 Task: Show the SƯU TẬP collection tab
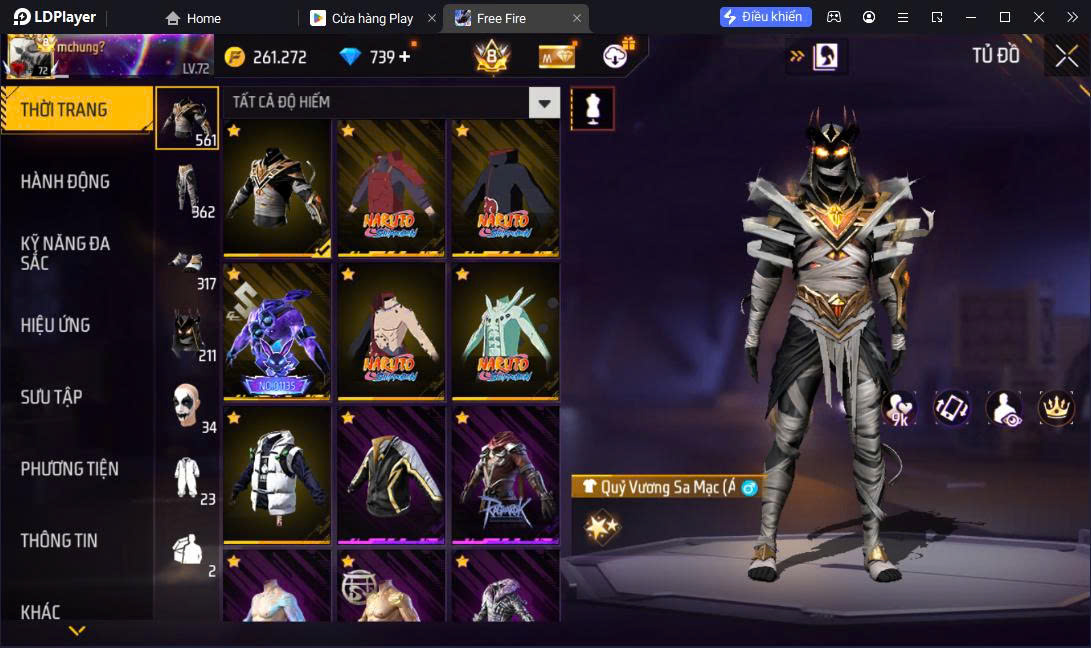52,397
